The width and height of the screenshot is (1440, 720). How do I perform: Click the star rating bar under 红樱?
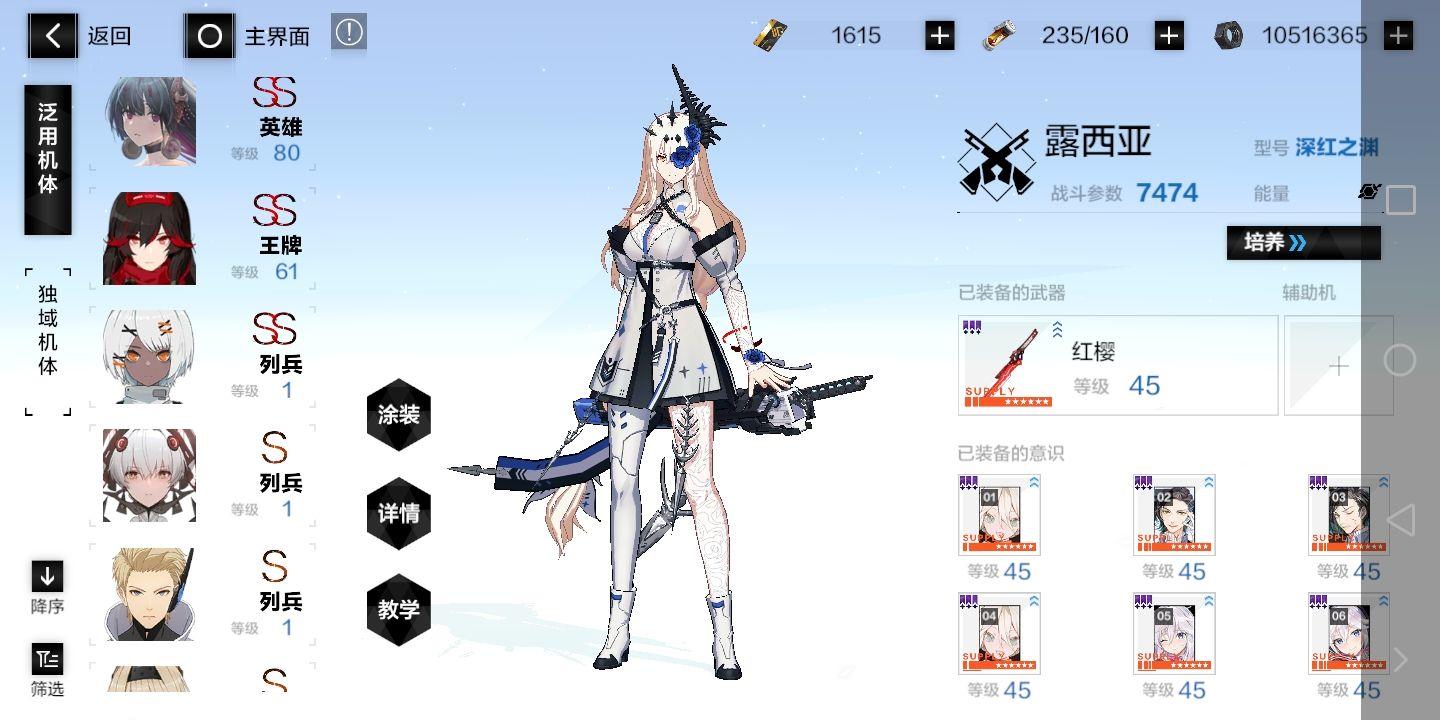pyautogui.click(x=1010, y=400)
